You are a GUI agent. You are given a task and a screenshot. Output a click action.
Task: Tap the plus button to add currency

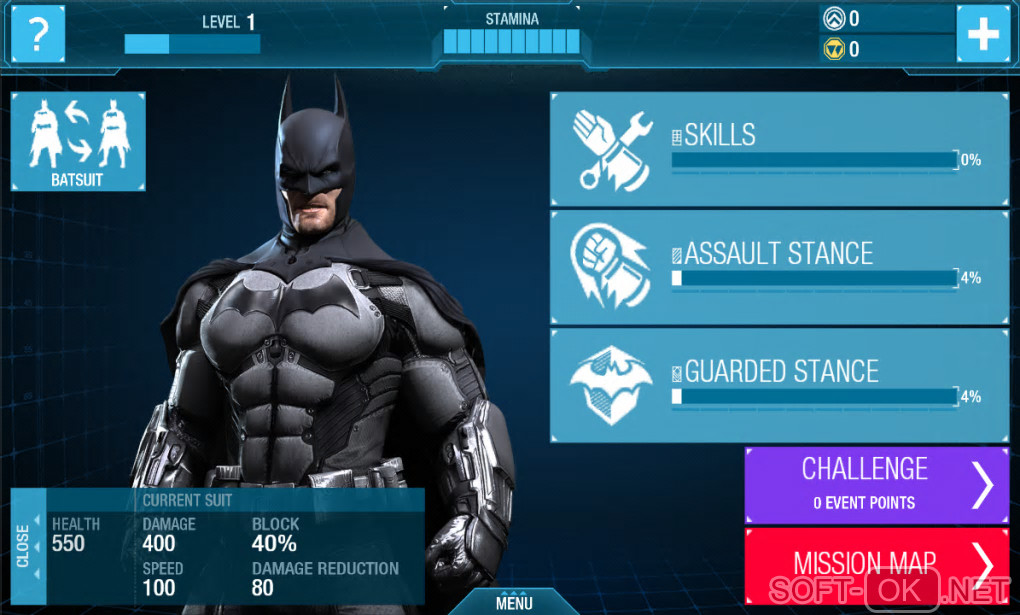click(x=982, y=35)
